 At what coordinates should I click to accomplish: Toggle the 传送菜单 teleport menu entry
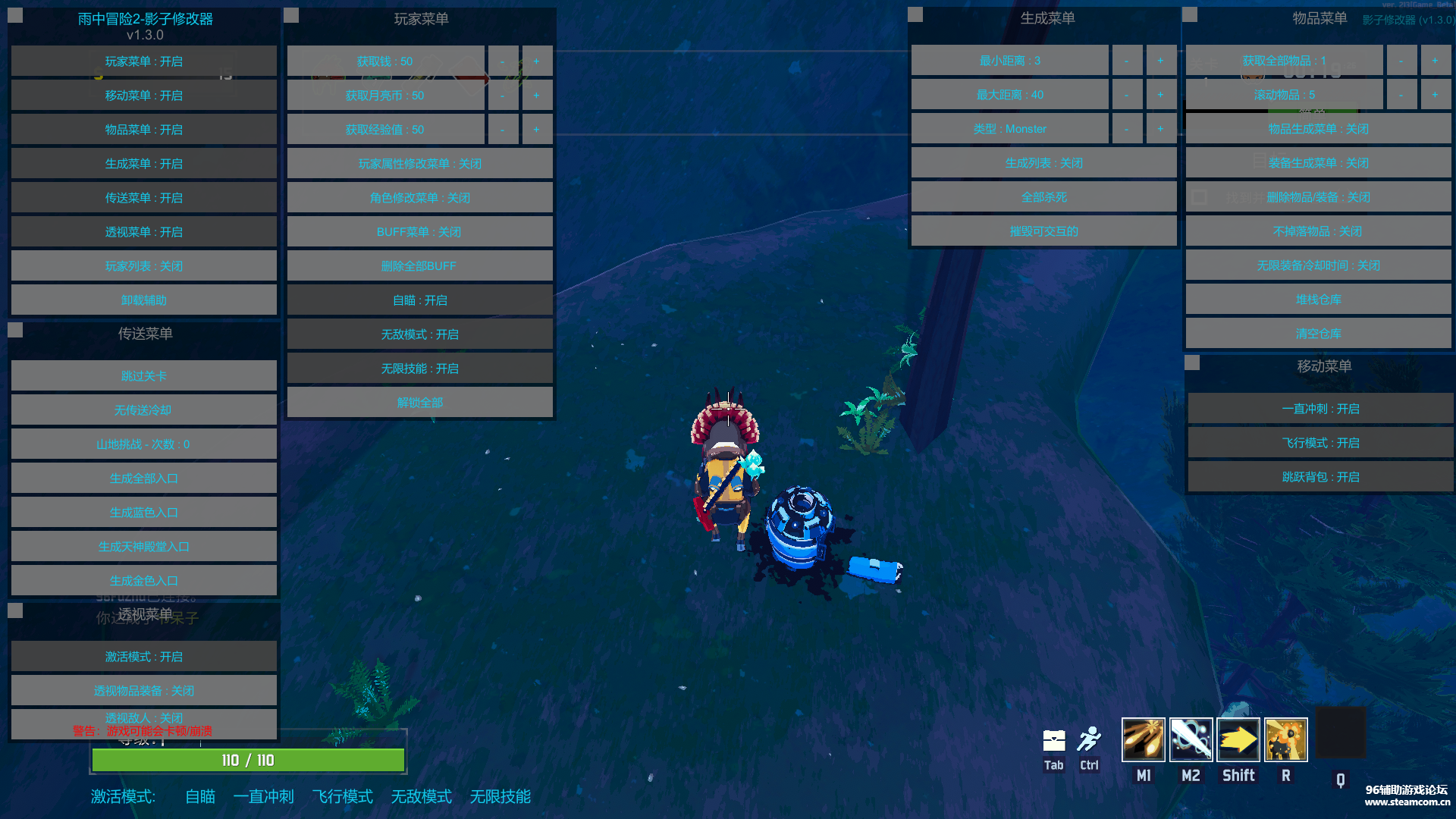point(143,198)
